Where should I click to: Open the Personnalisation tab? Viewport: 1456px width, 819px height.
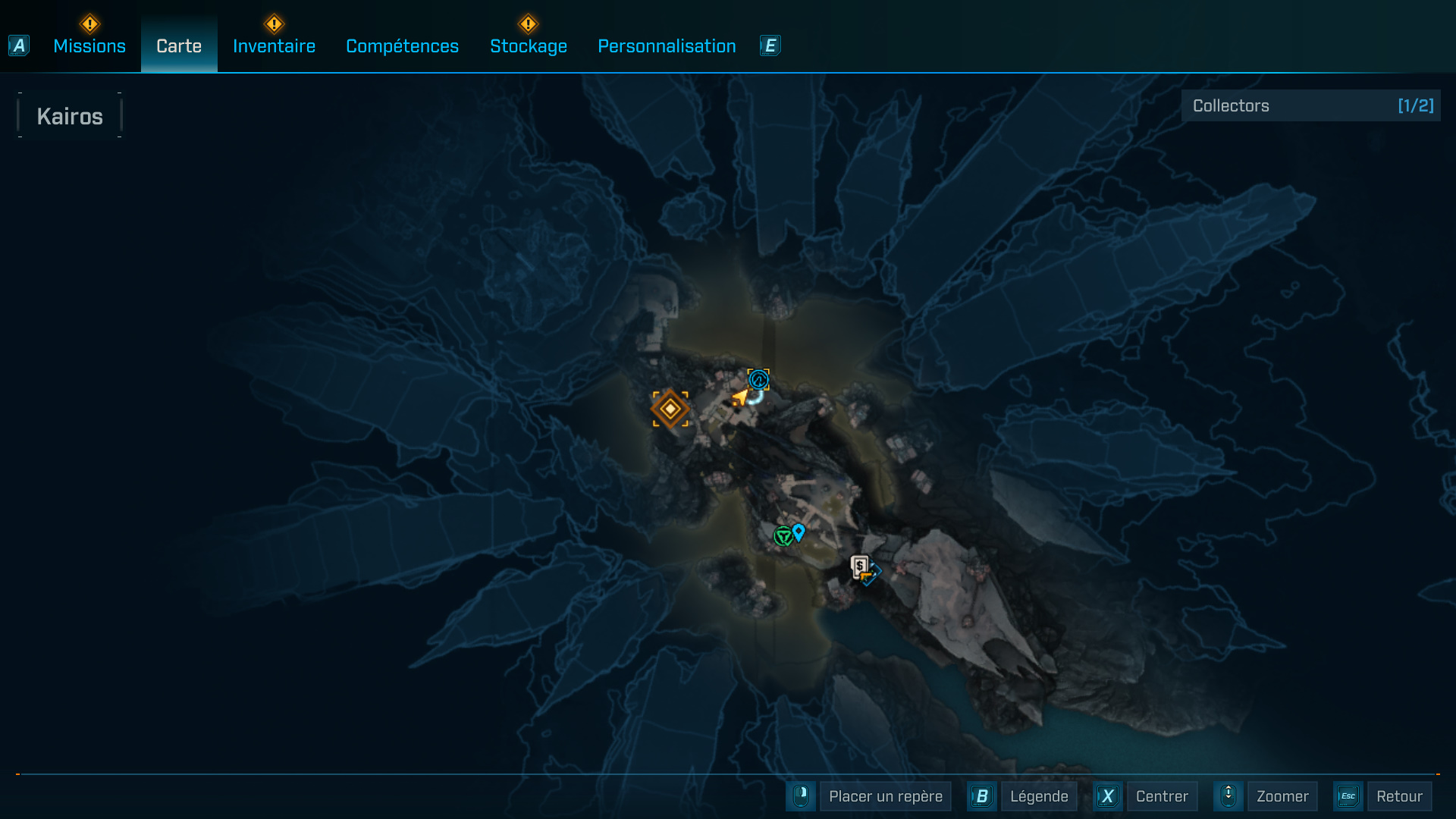(667, 45)
